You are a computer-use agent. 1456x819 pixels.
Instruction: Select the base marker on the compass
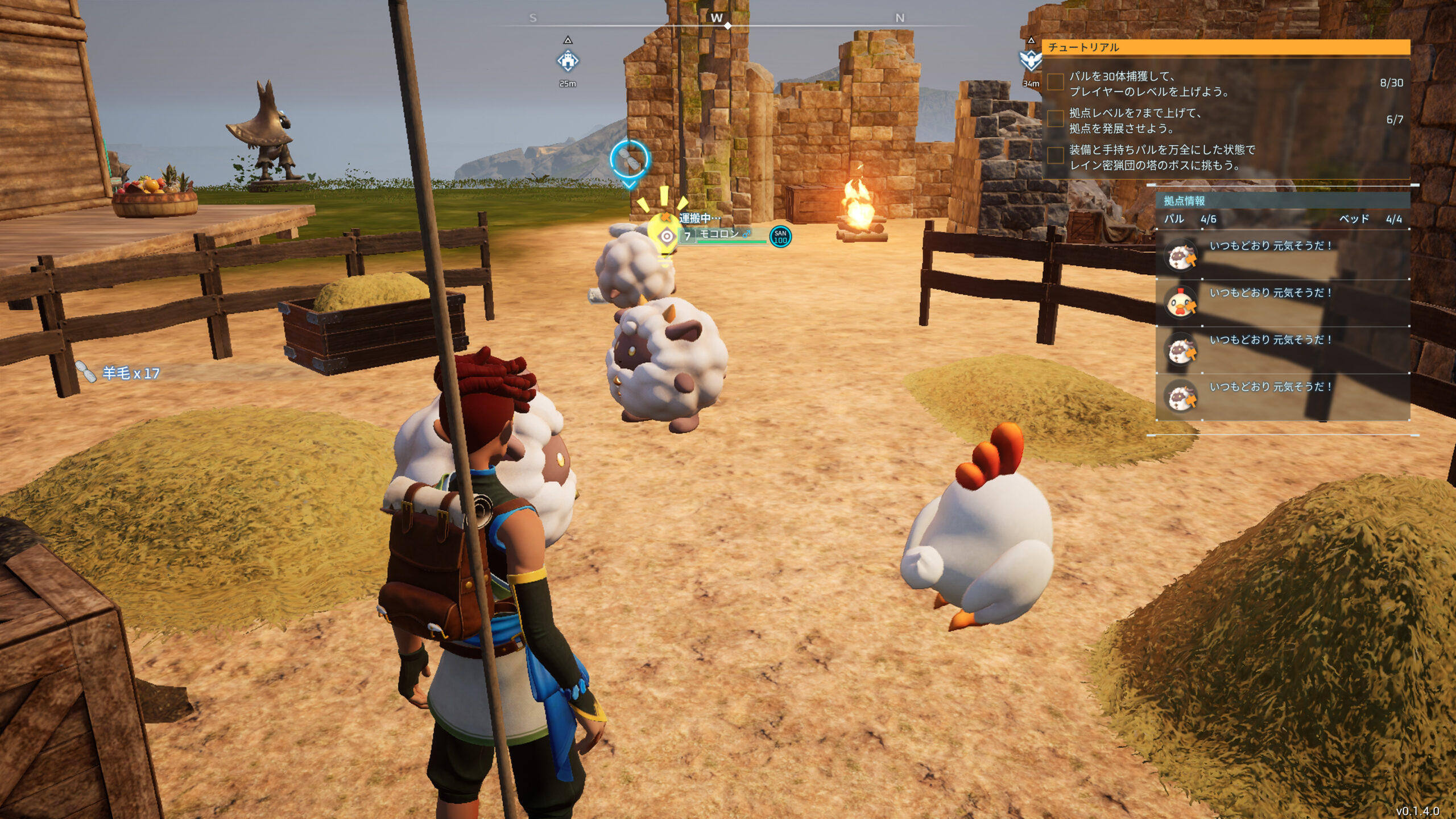tap(567, 60)
